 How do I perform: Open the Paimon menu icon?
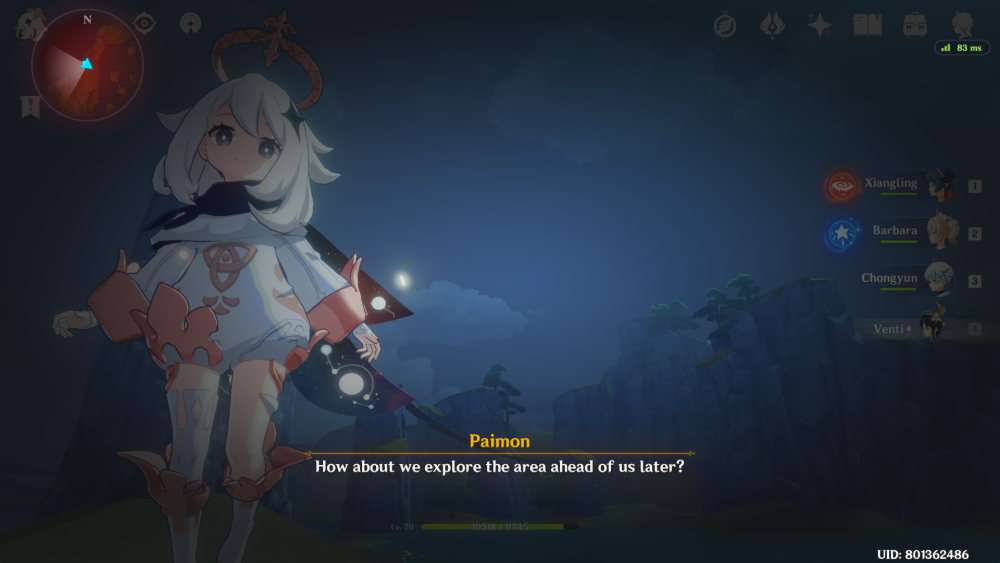pyautogui.click(x=30, y=24)
